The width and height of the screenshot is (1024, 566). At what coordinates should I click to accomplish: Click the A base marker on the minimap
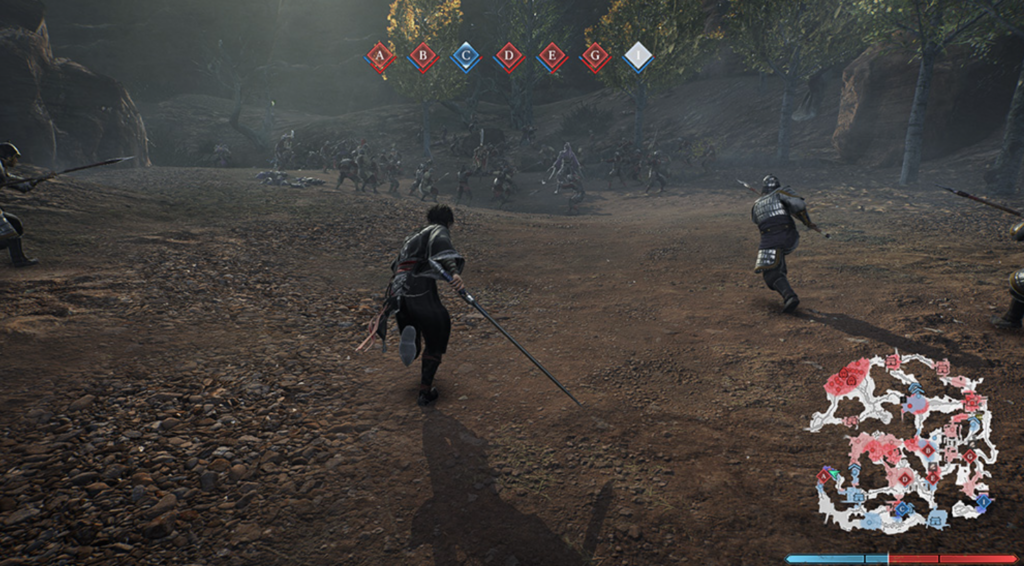tap(823, 475)
